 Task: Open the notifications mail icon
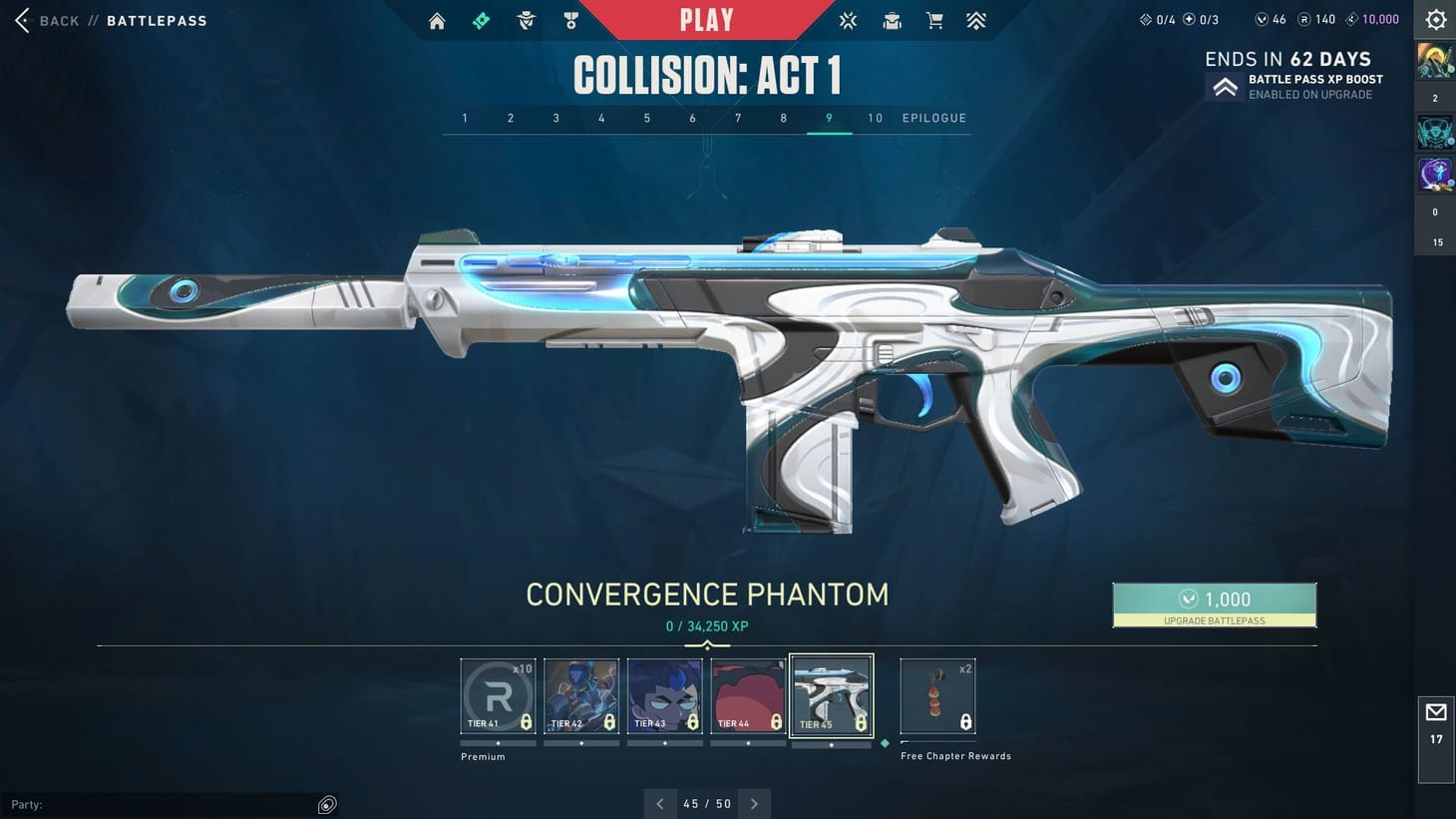click(1435, 712)
